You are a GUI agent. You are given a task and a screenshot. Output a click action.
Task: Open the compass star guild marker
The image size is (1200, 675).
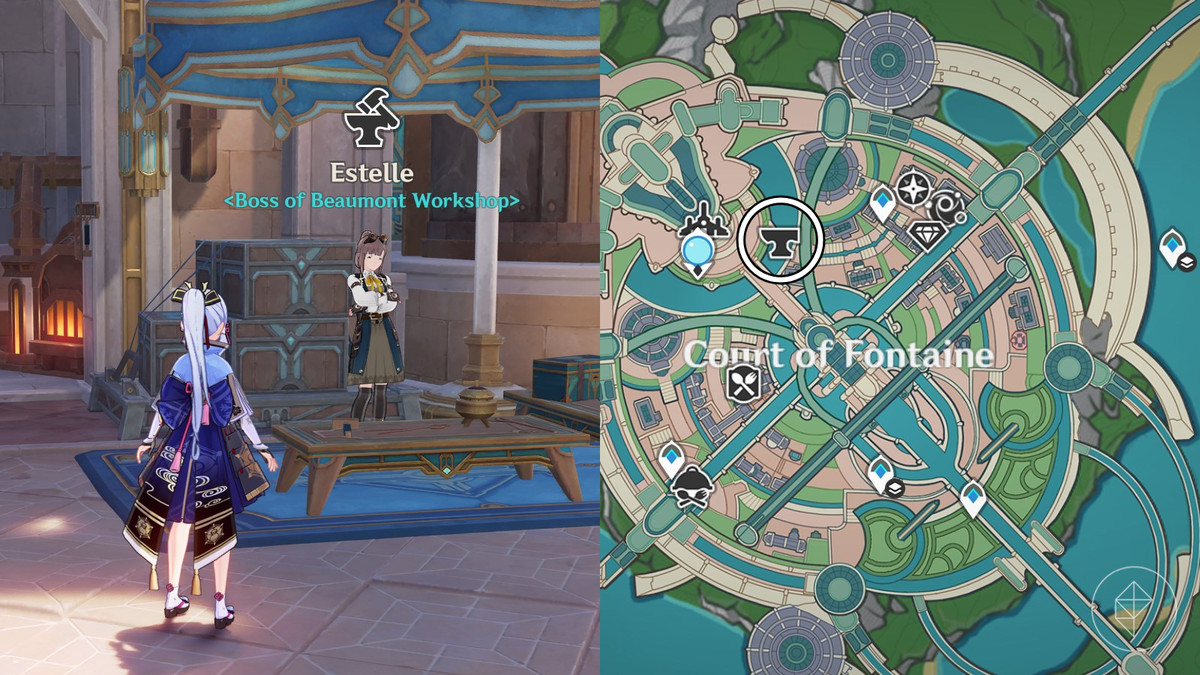tap(912, 187)
